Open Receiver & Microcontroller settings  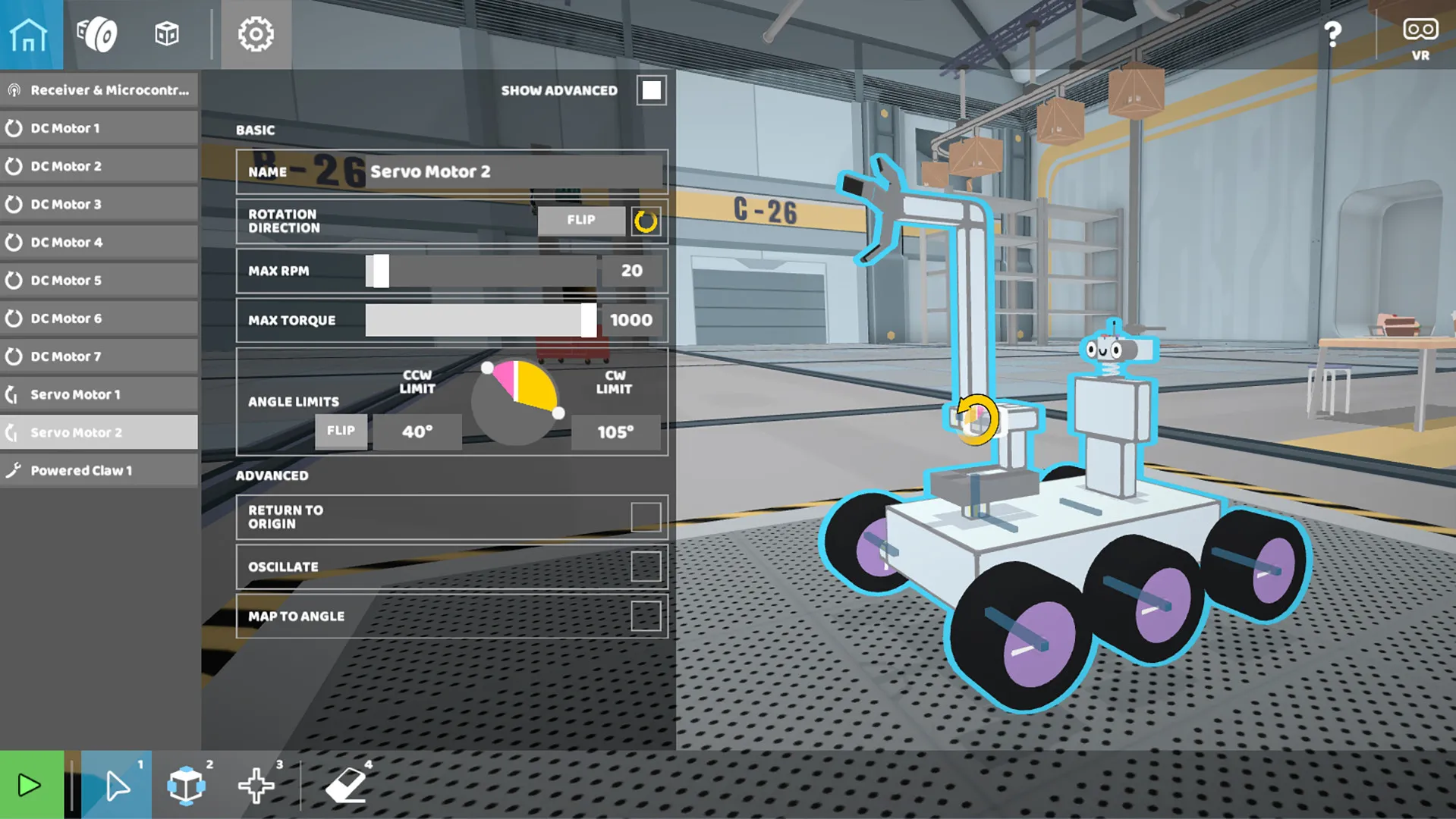tap(99, 89)
